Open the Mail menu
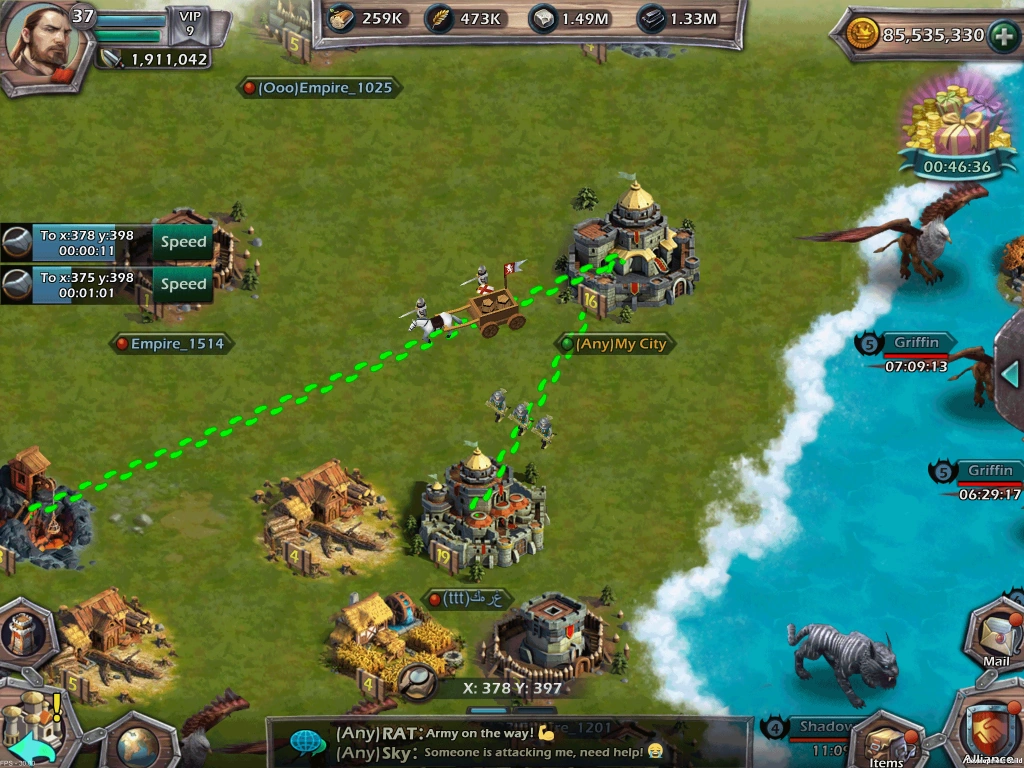Image resolution: width=1024 pixels, height=768 pixels. (996, 632)
